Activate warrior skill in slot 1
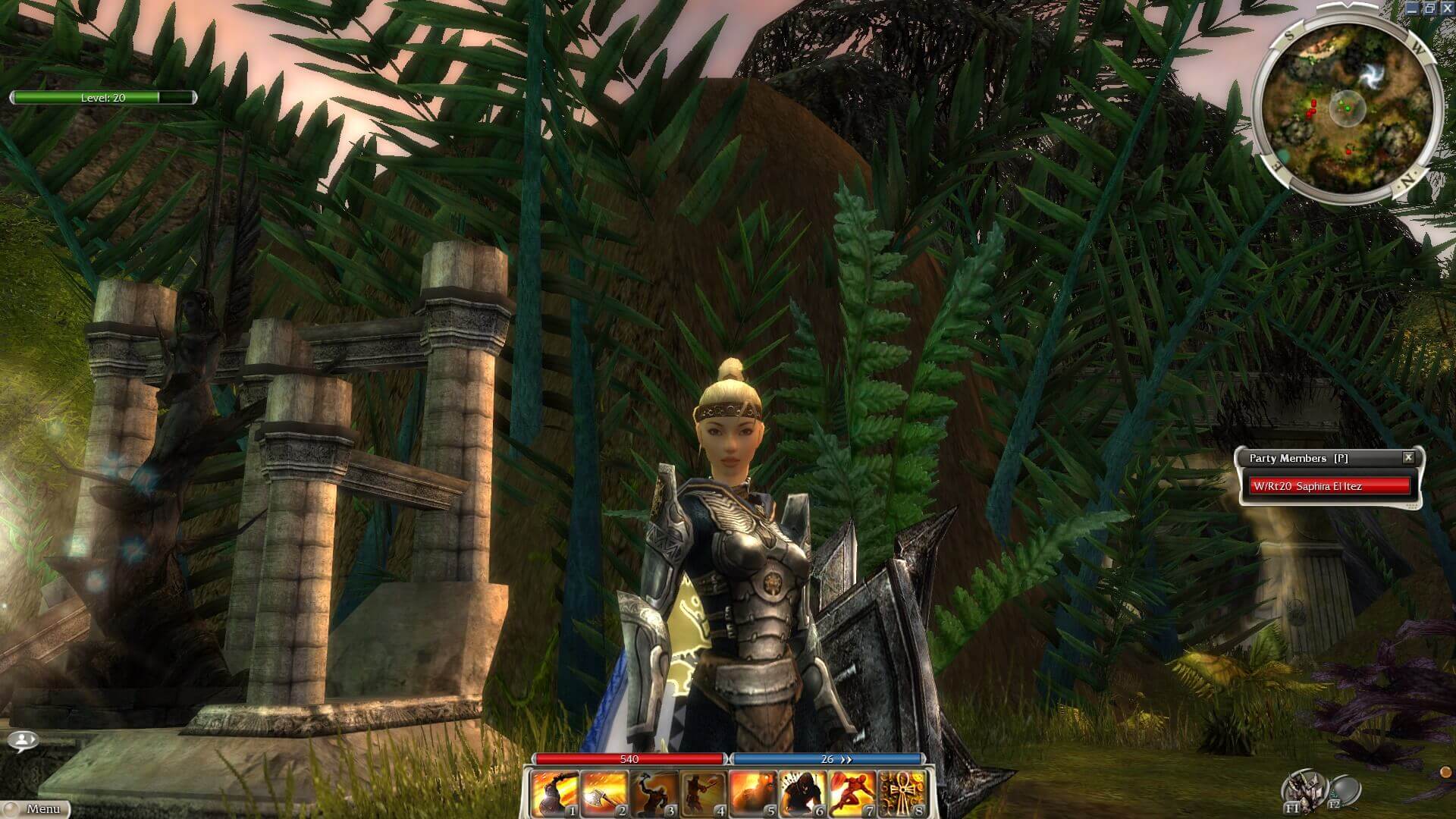The height and width of the screenshot is (819, 1456). [x=556, y=792]
